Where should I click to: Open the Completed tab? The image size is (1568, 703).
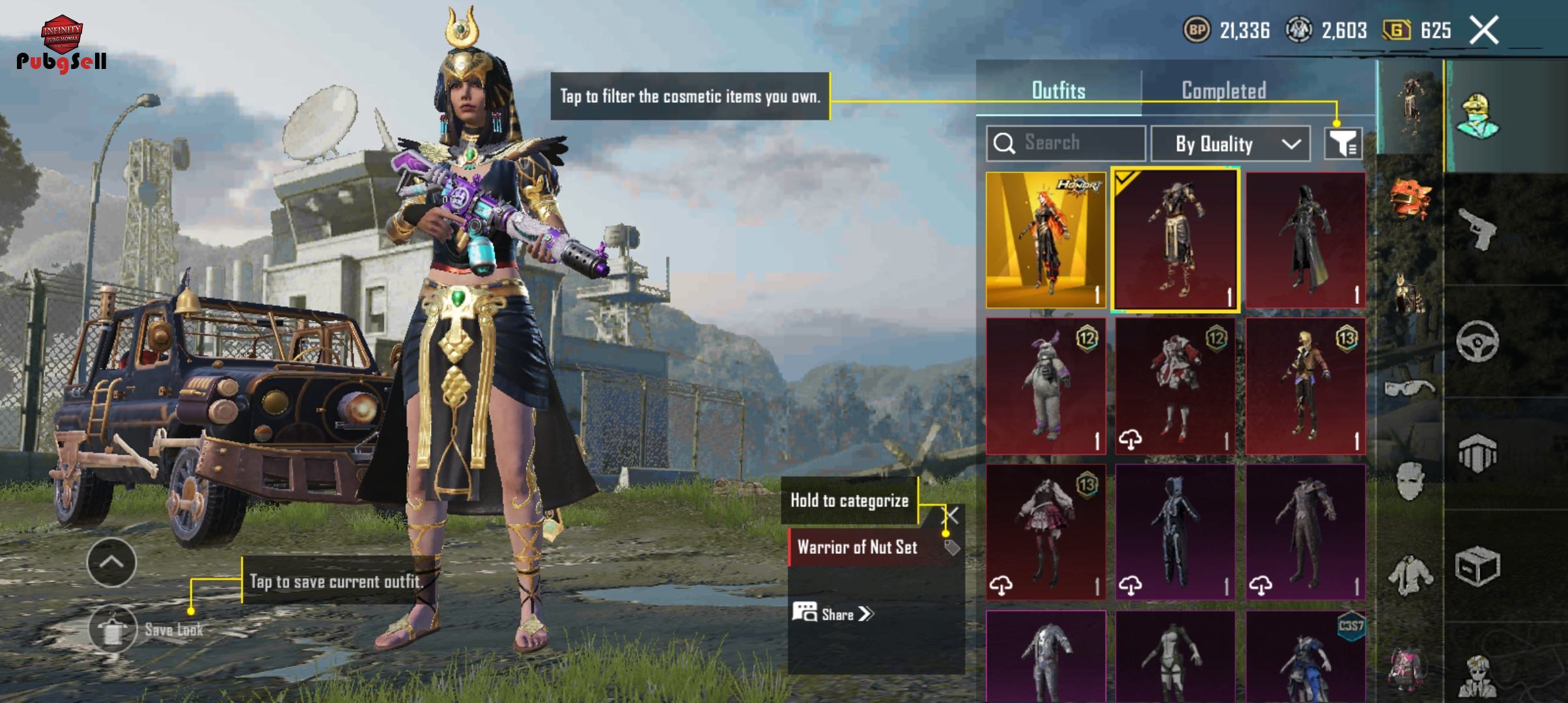[1224, 90]
